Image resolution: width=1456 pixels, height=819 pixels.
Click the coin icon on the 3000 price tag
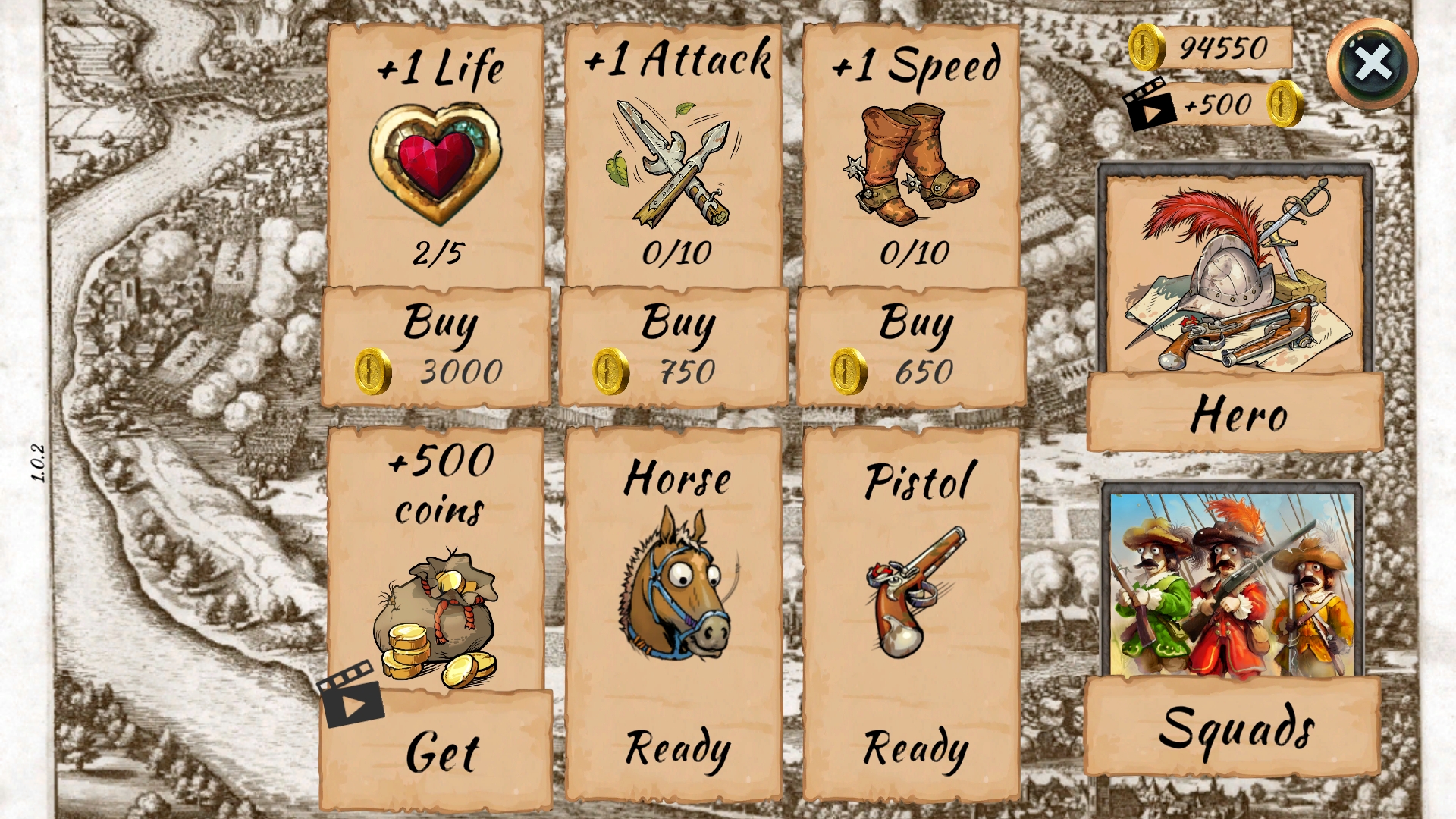click(x=374, y=372)
